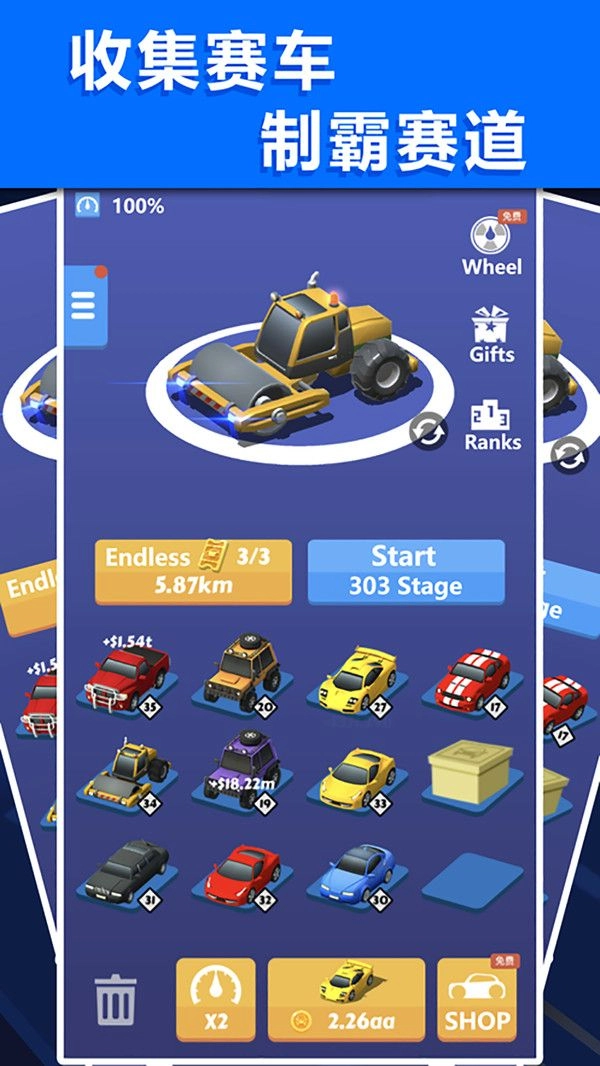Select the black limousine level 31
The width and height of the screenshot is (600, 1066).
click(125, 869)
